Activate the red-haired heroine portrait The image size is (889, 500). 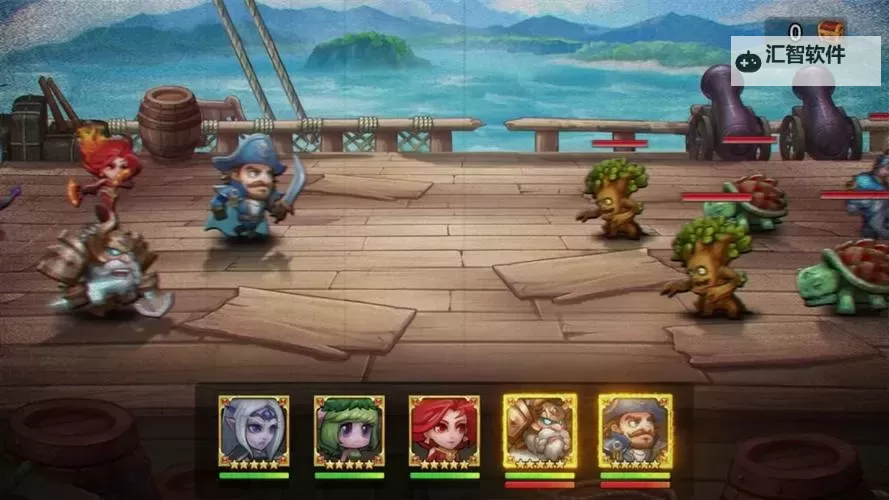click(444, 431)
